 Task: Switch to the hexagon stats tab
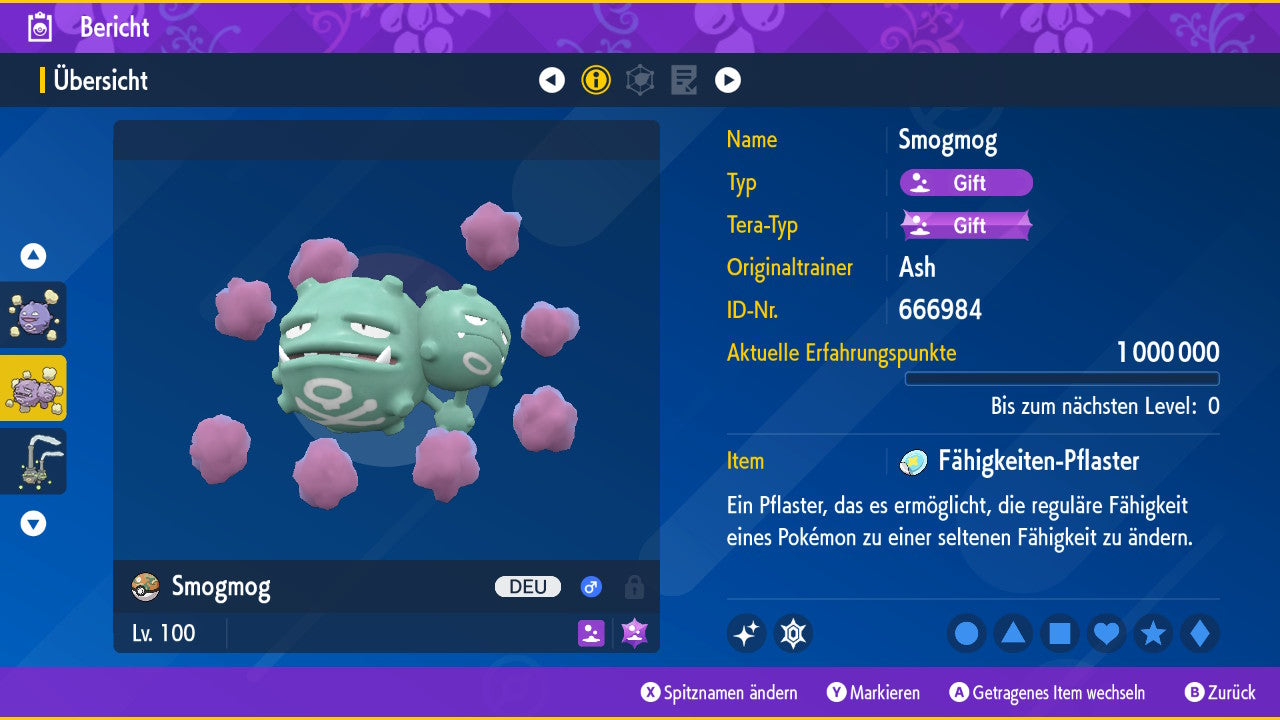[x=640, y=80]
